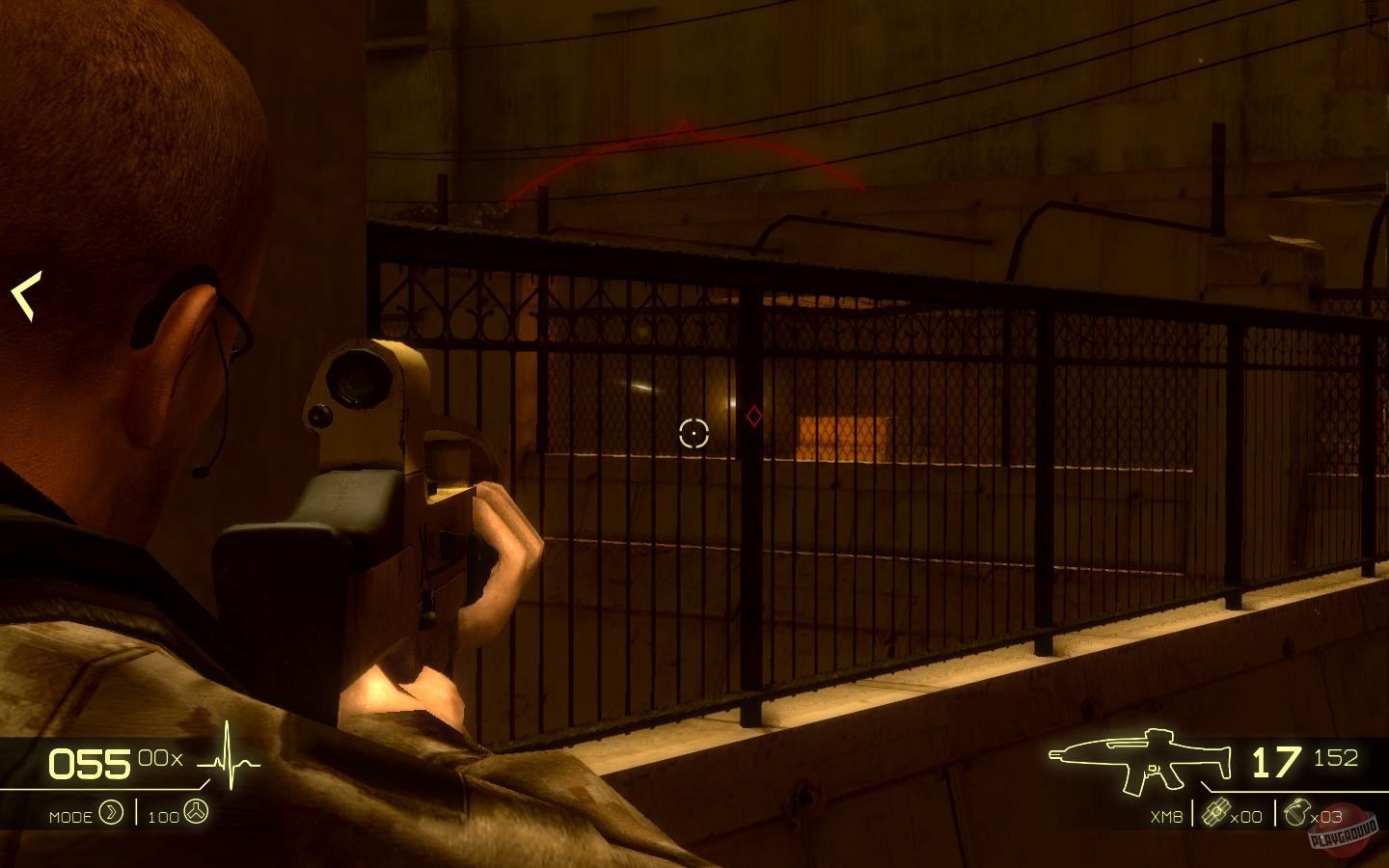Image resolution: width=1389 pixels, height=868 pixels.
Task: Expand the left-edge arrow chevron
Action: point(26,294)
